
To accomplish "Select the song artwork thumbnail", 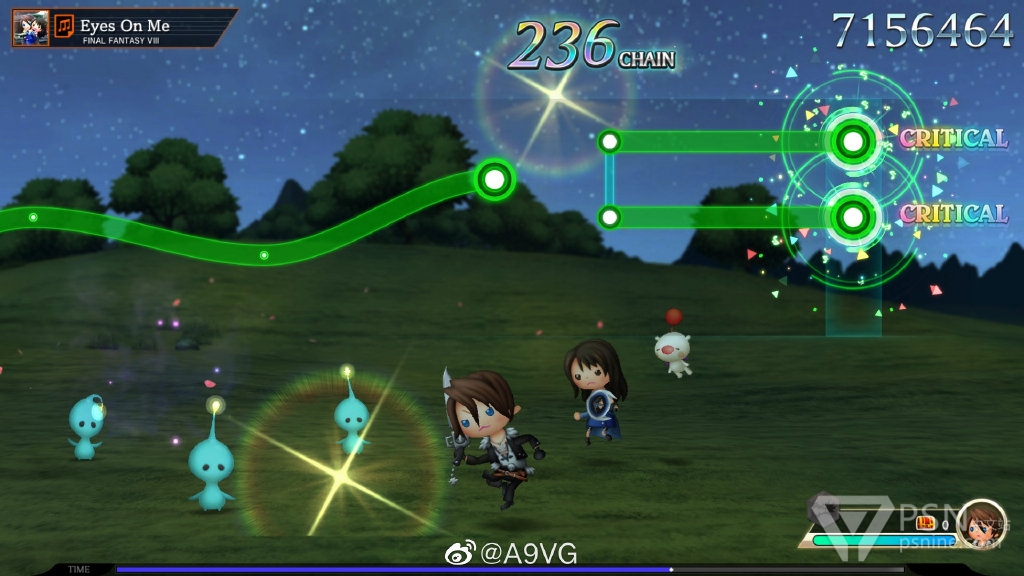I will (30, 28).
